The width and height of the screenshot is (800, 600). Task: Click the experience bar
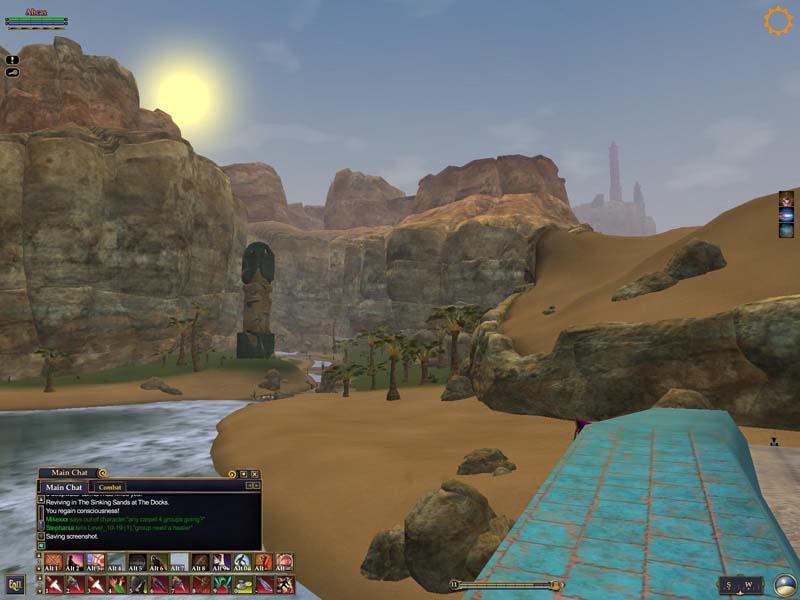(507, 585)
